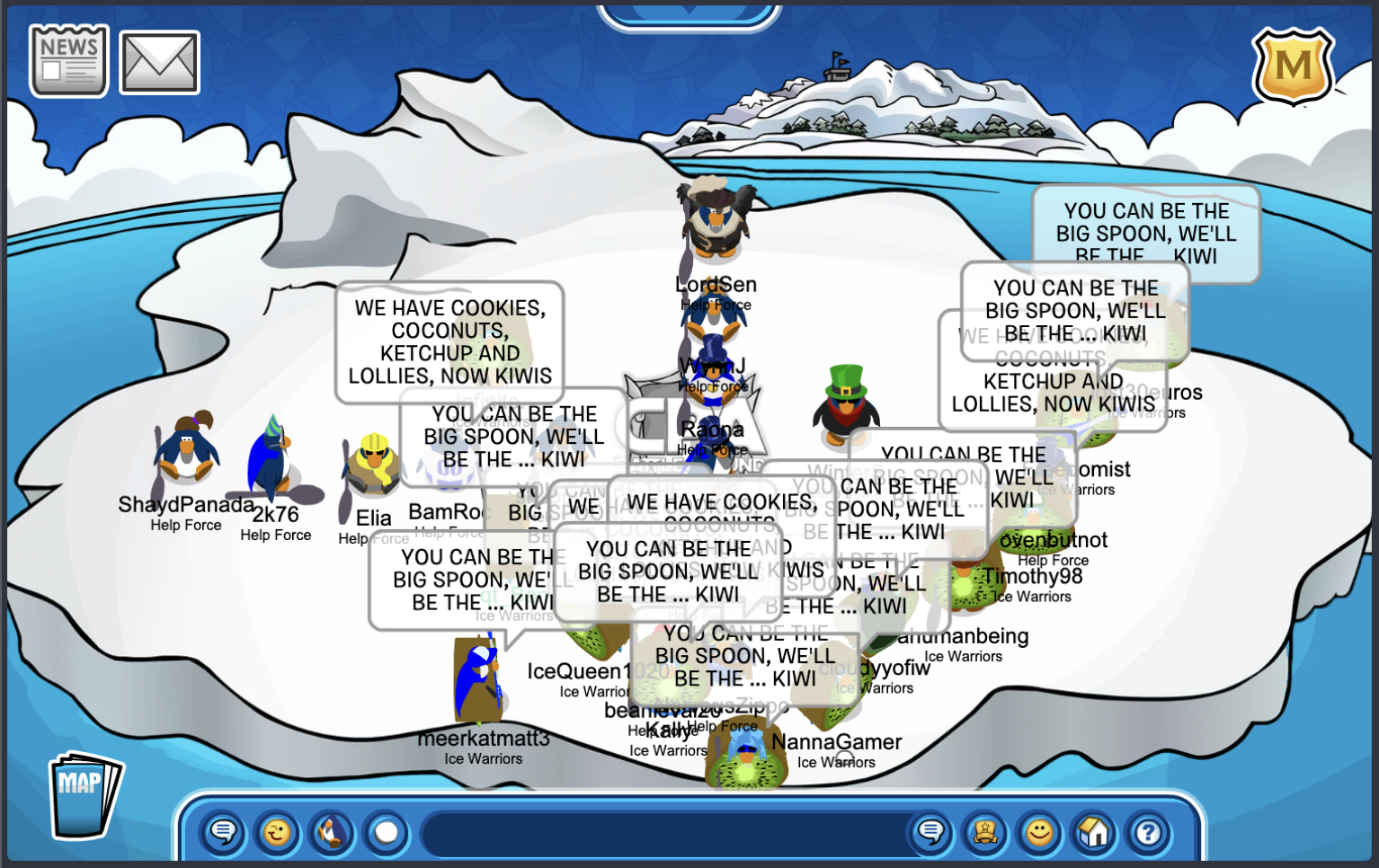
Task: Open the winking face emote menu
Action: point(277,833)
